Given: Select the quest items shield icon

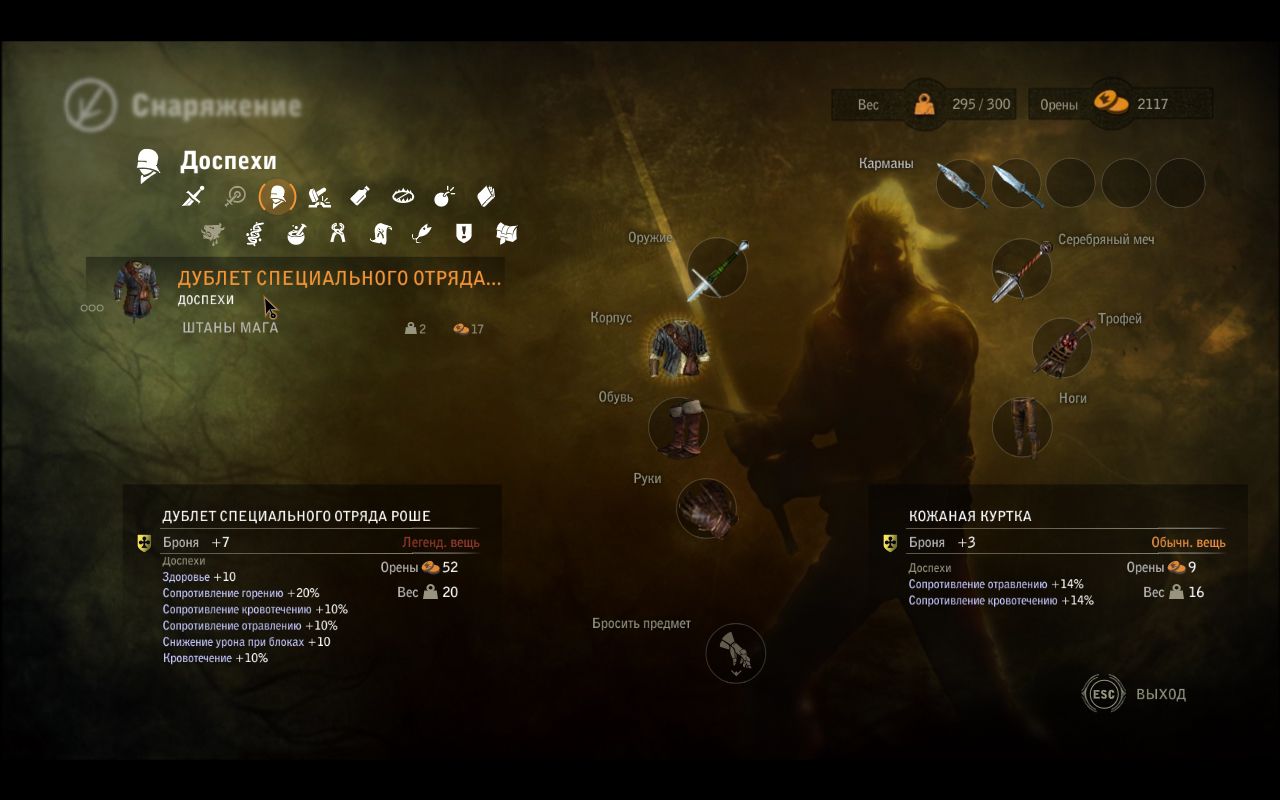Looking at the screenshot, I should 462,233.
